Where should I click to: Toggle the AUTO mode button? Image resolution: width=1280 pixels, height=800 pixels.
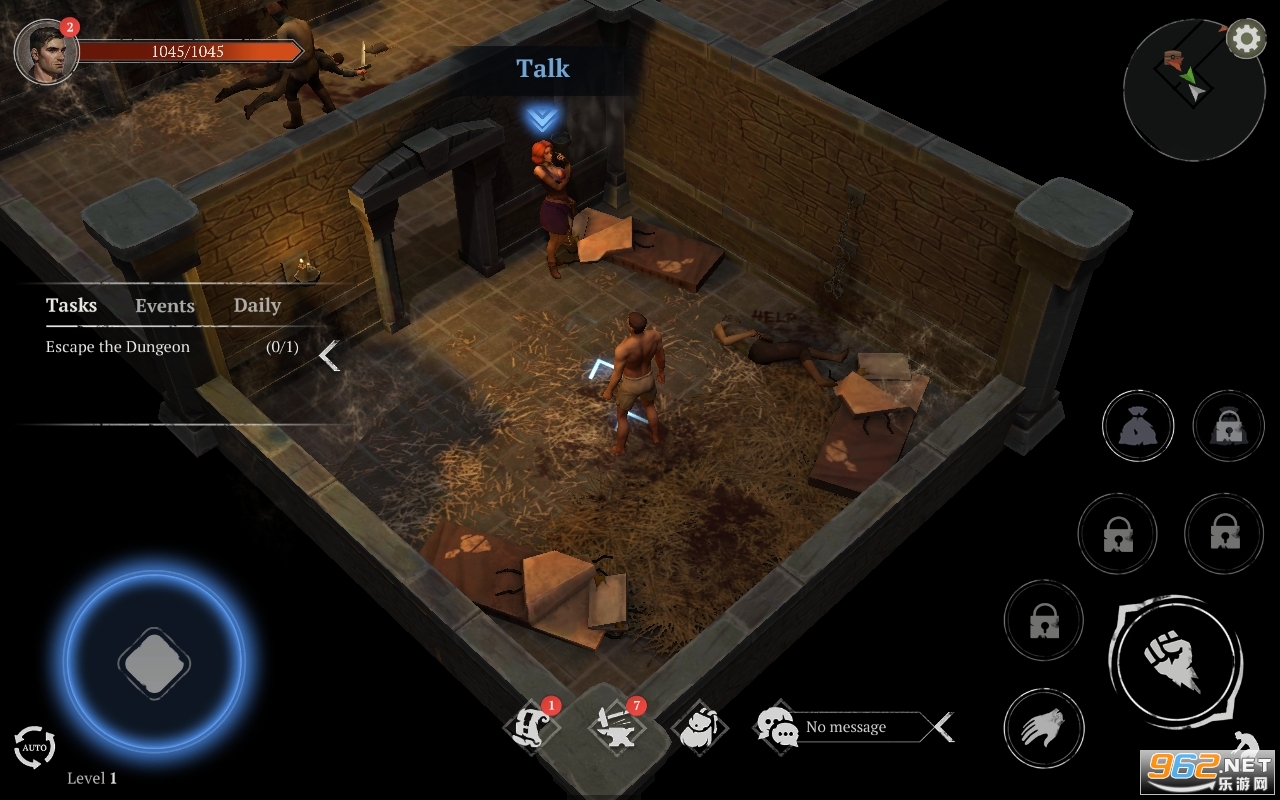(x=34, y=747)
